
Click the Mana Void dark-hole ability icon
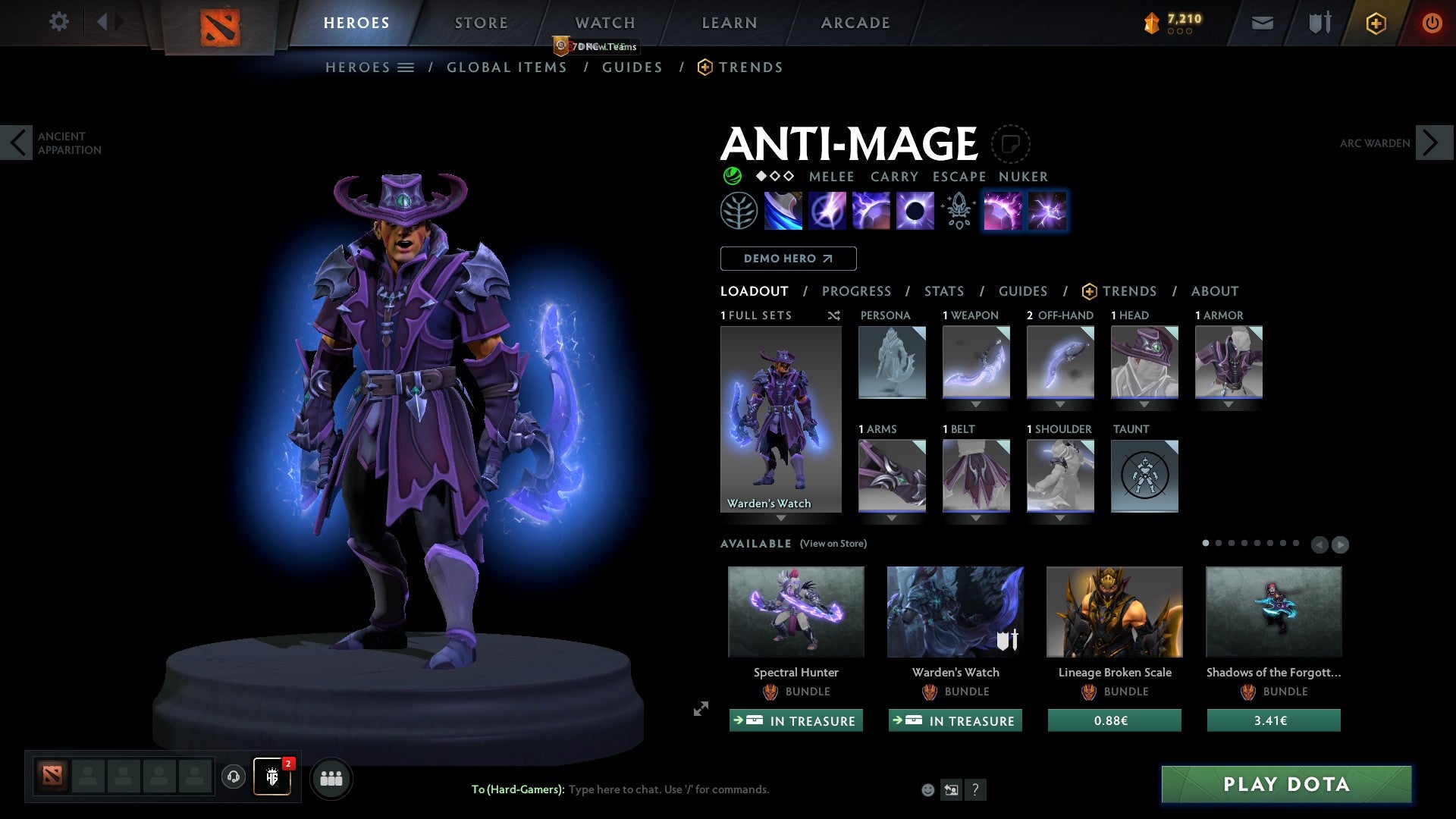tap(914, 211)
